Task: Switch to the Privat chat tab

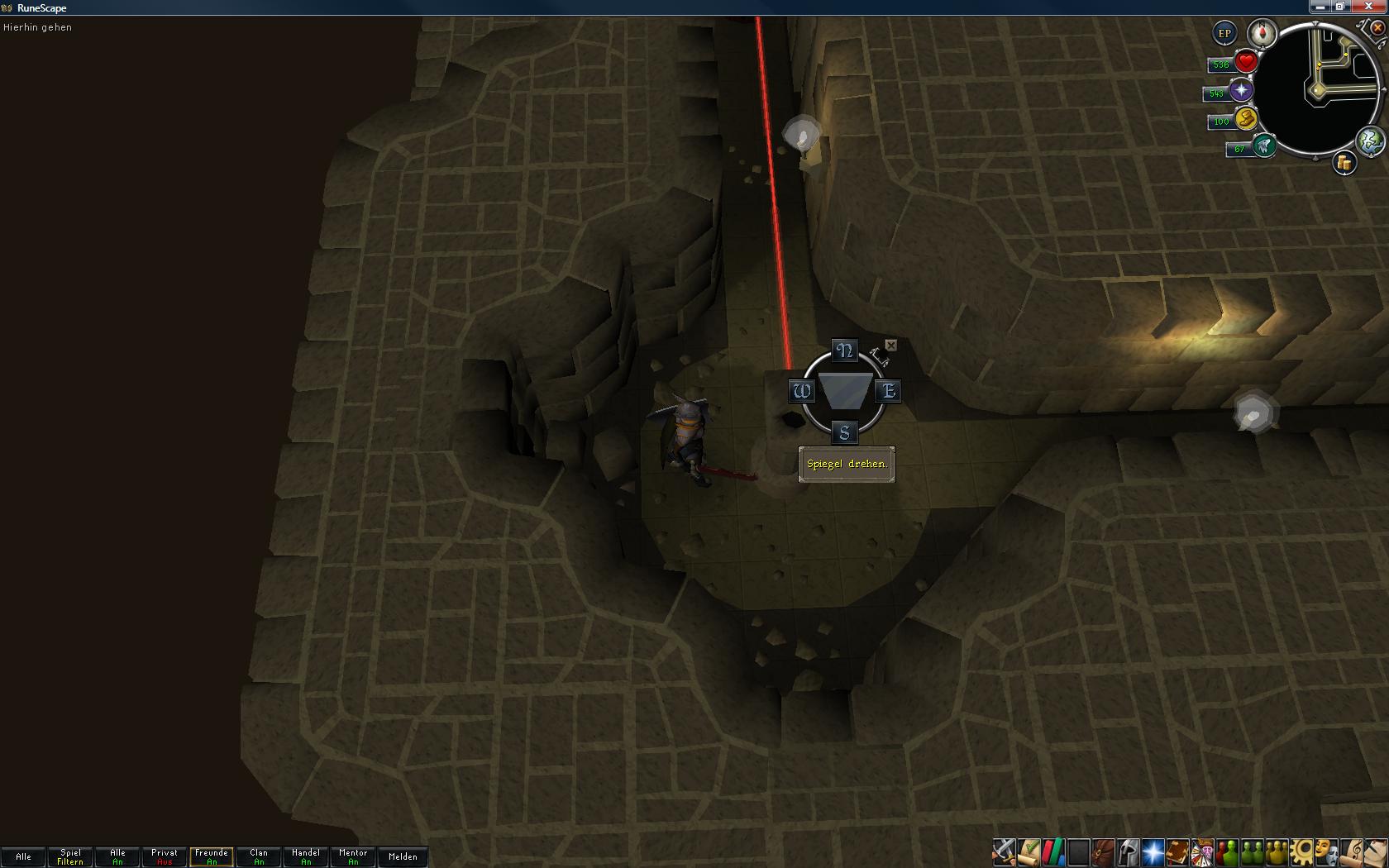Action: 165,857
